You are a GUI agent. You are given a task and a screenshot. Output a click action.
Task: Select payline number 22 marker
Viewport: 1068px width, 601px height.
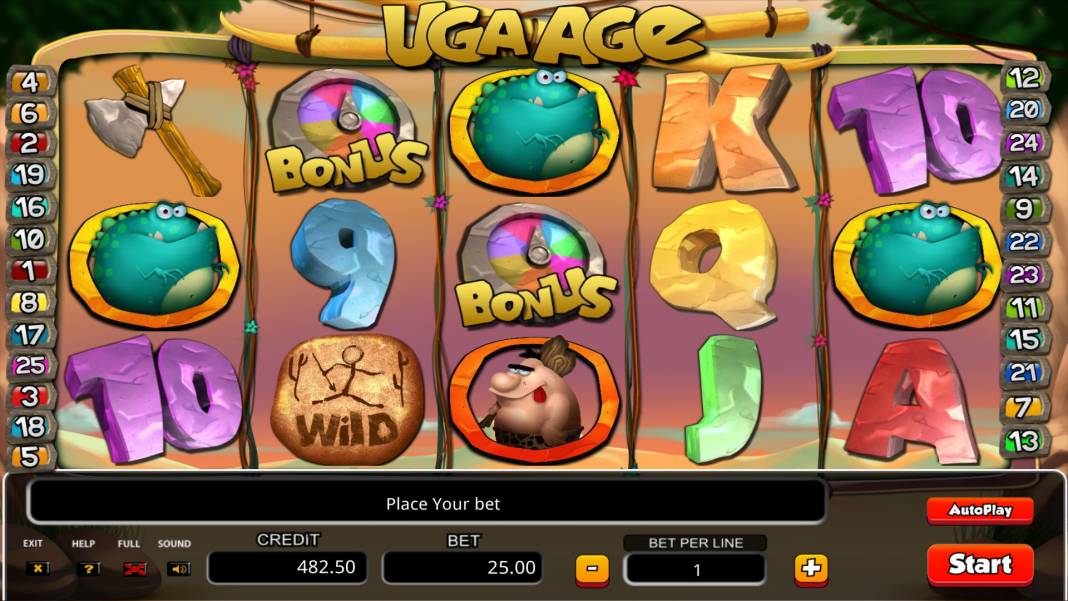tap(1024, 241)
